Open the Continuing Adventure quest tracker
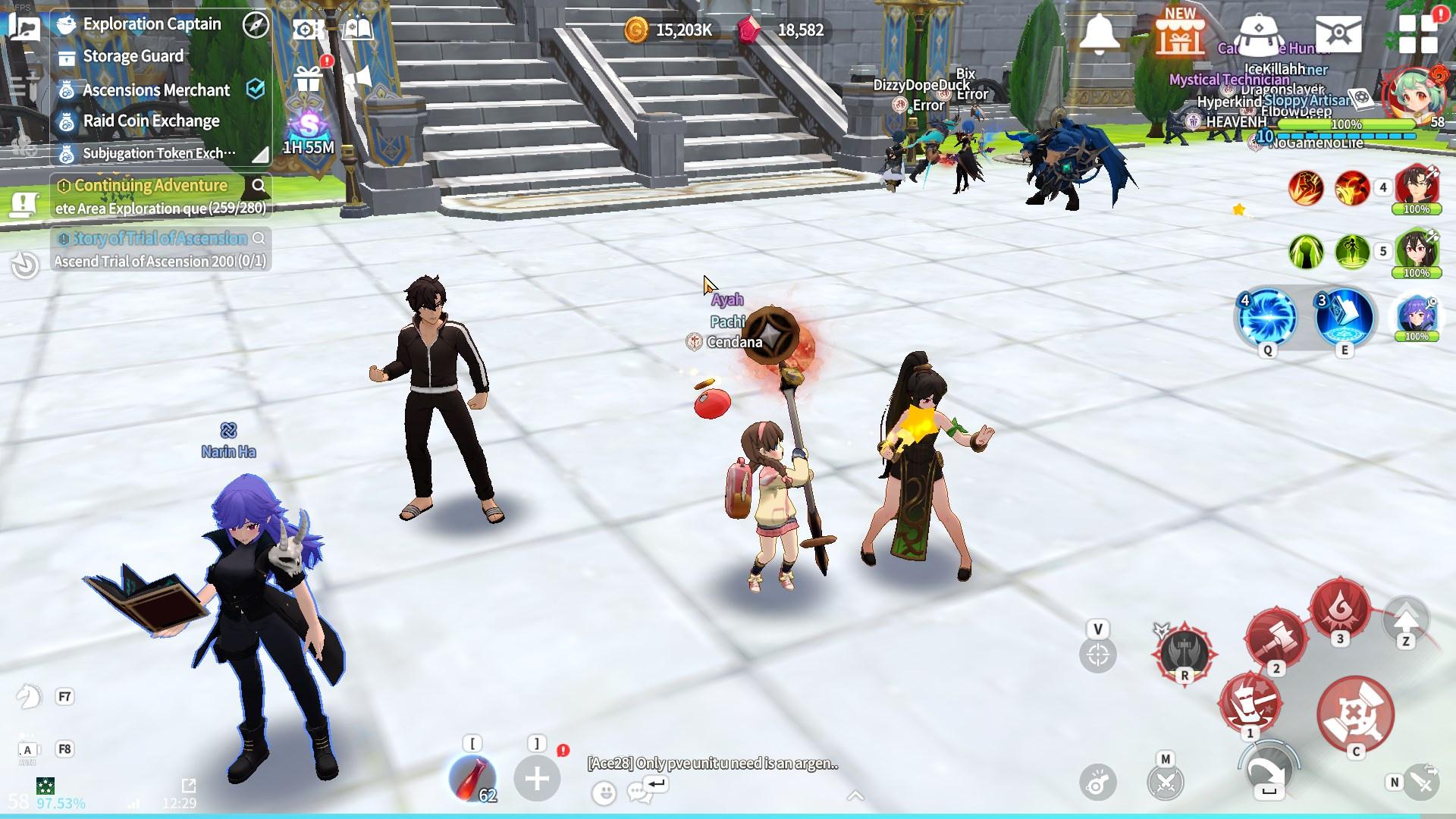 click(151, 186)
